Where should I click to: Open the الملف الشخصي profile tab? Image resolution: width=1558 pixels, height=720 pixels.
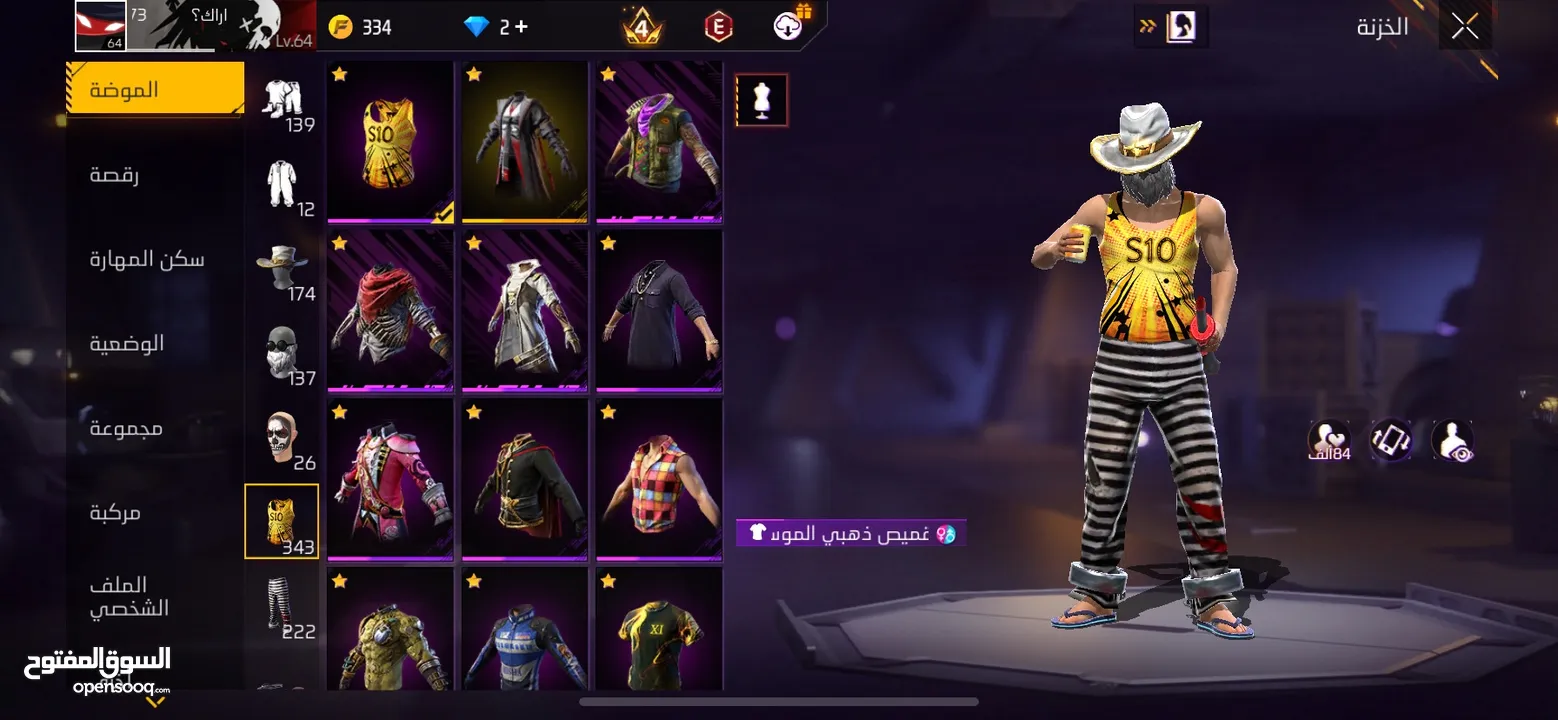(x=129, y=597)
